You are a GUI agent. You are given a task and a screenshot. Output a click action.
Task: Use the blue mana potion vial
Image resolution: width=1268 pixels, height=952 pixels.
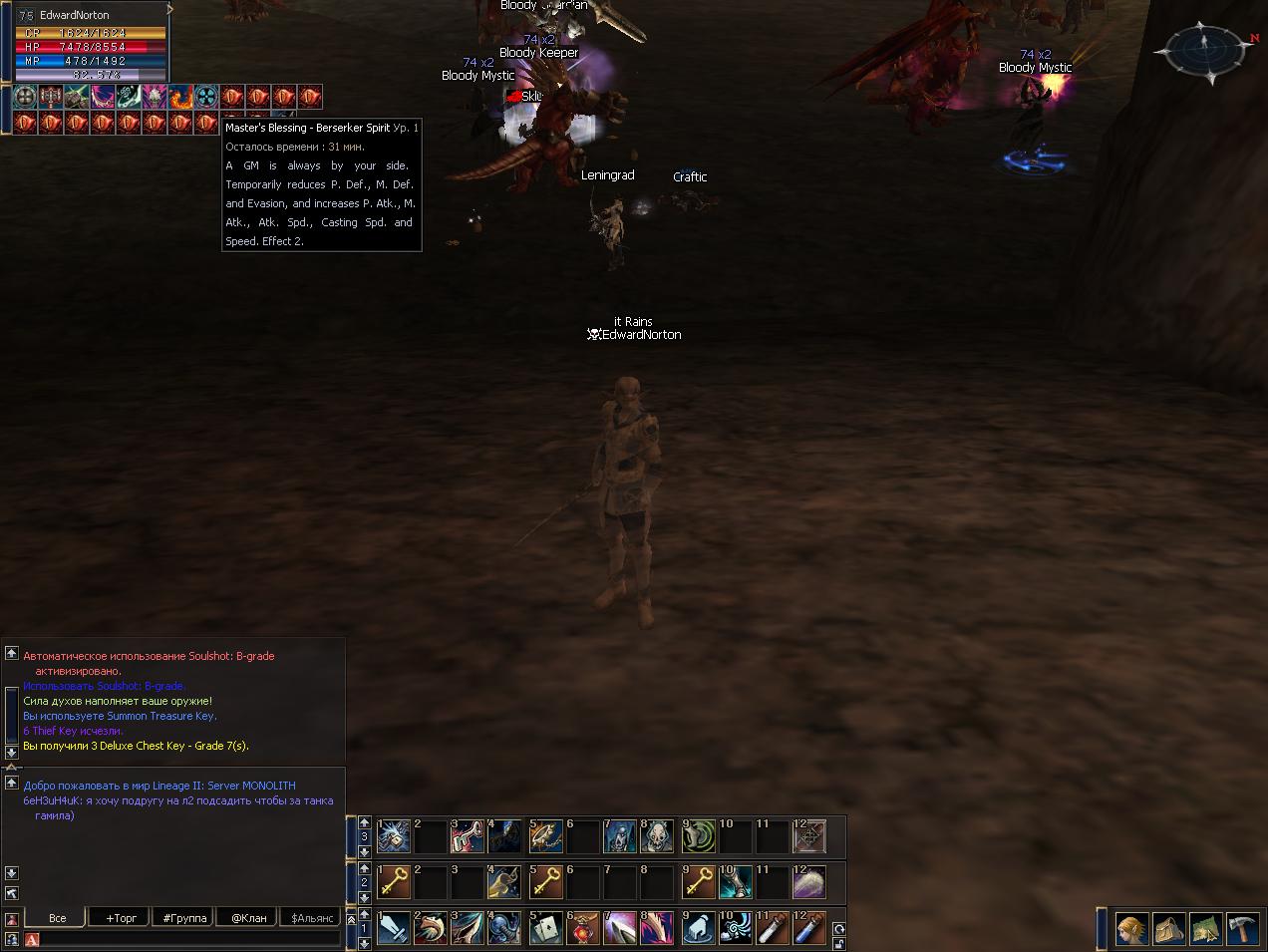point(809,929)
